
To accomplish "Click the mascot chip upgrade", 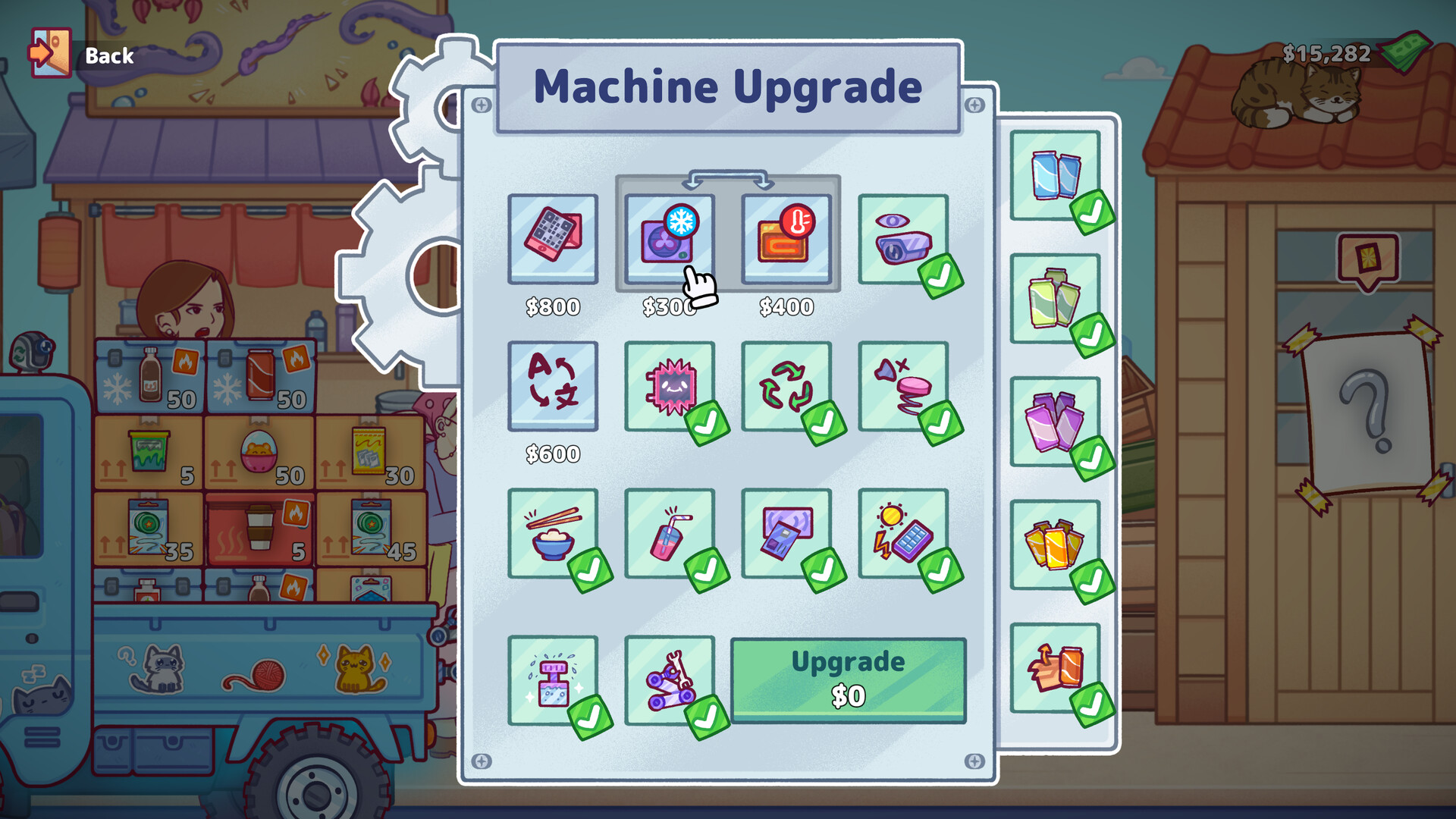I will 670,385.
